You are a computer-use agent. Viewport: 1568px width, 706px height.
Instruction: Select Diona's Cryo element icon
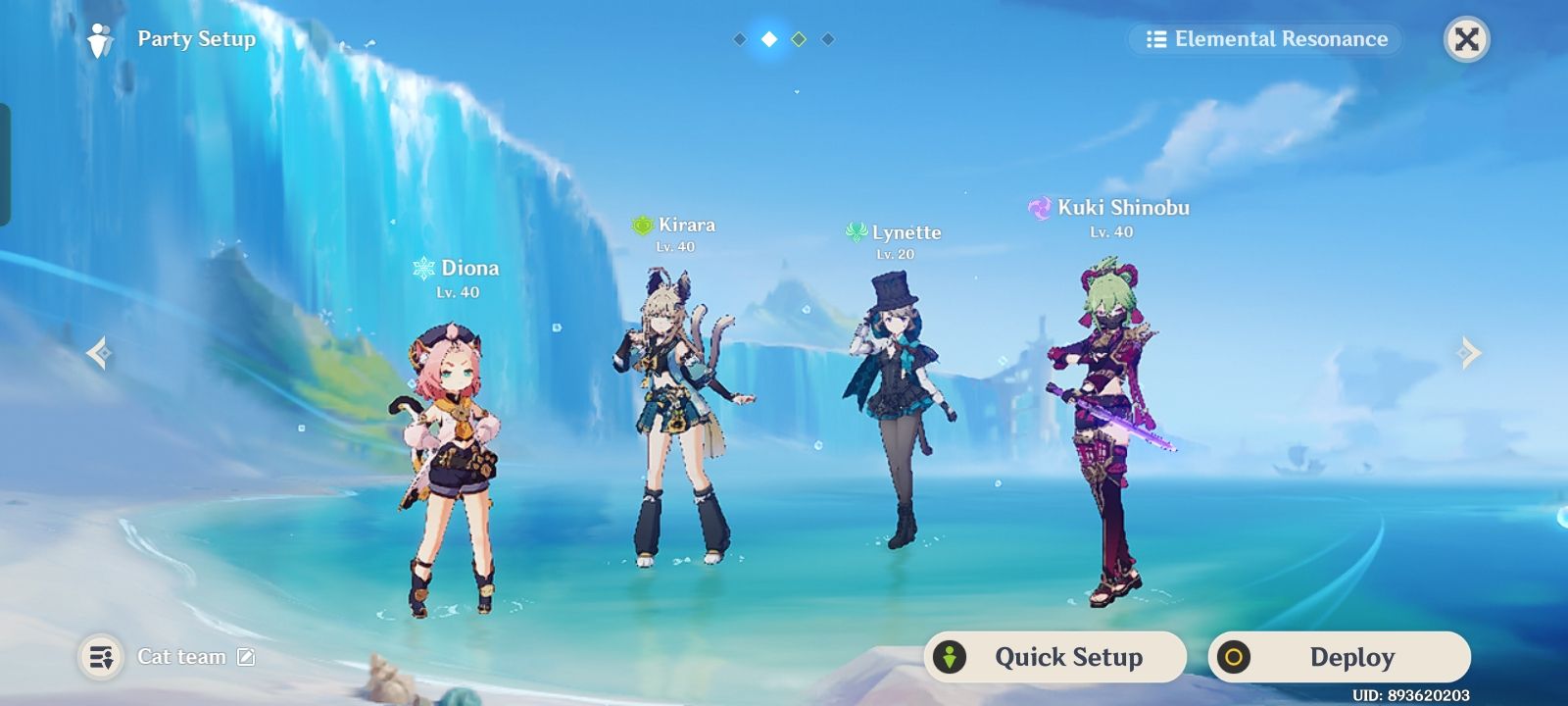[x=423, y=267]
